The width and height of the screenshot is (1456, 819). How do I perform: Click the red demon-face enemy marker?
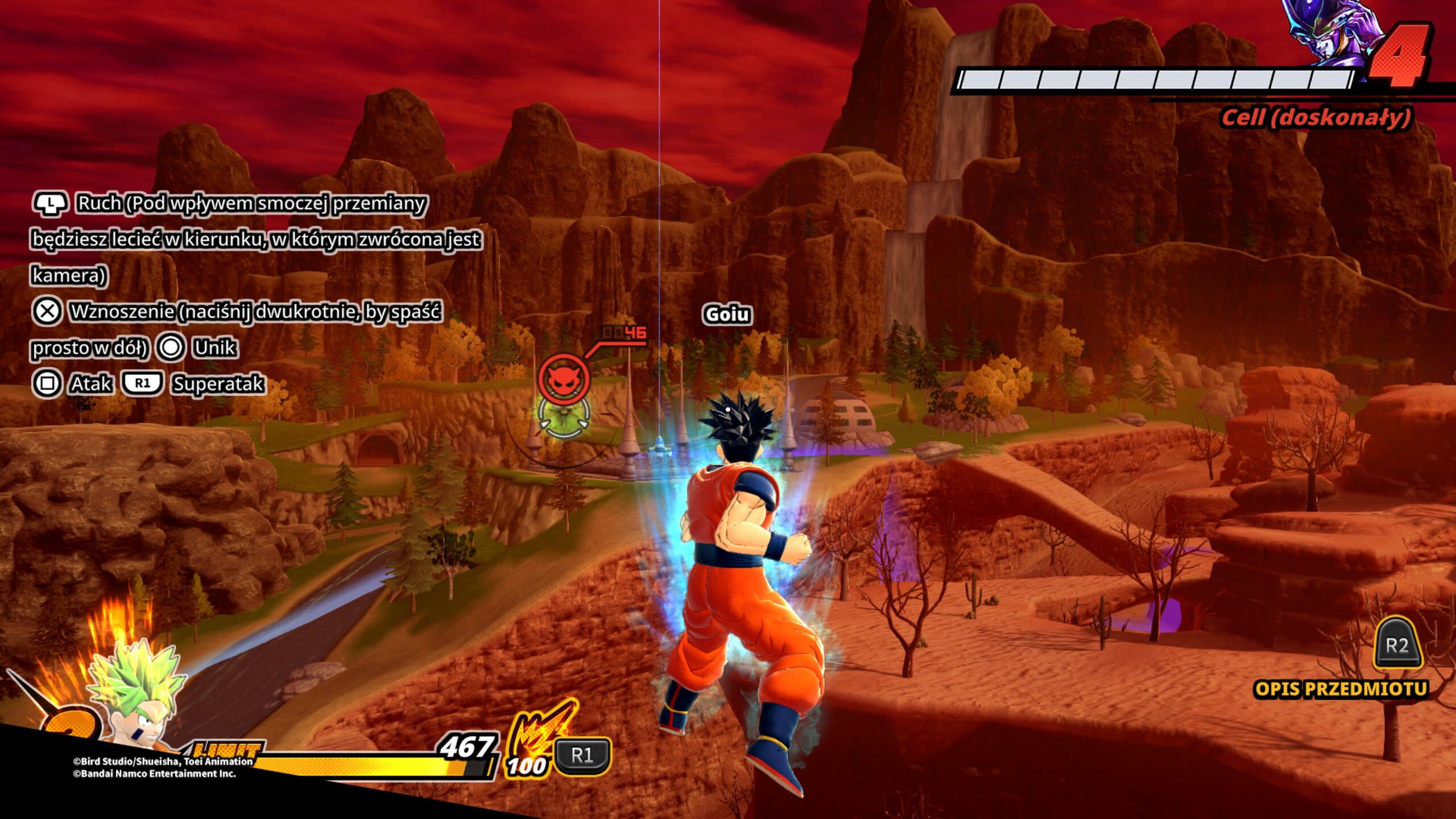[x=564, y=378]
